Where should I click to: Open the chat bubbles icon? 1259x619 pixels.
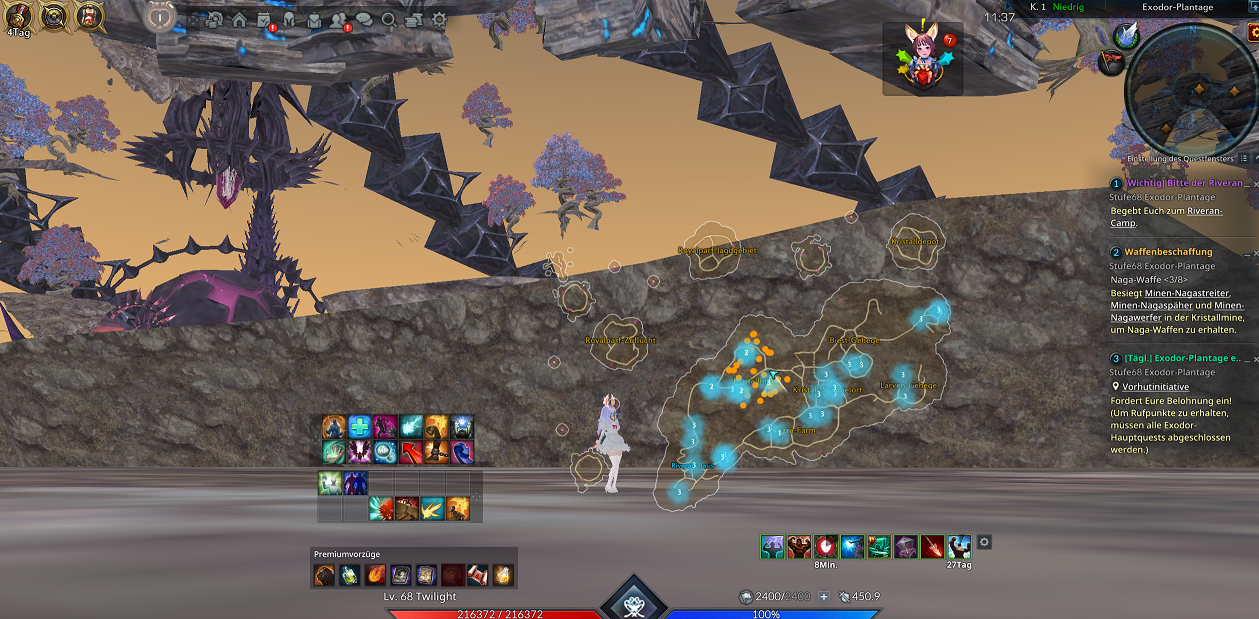[x=364, y=19]
